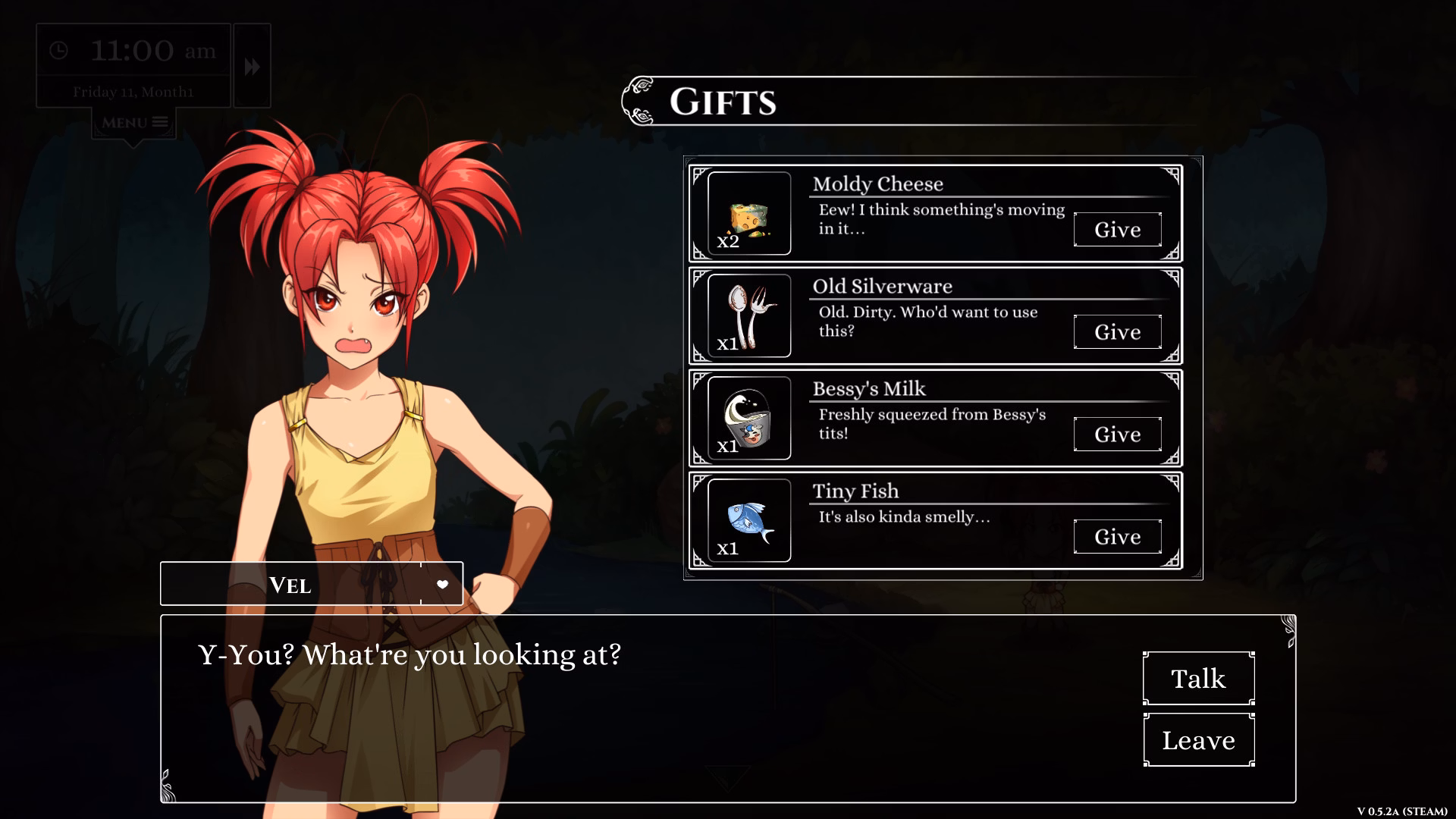Click the Talk button
1456x819 pixels.
(1198, 677)
